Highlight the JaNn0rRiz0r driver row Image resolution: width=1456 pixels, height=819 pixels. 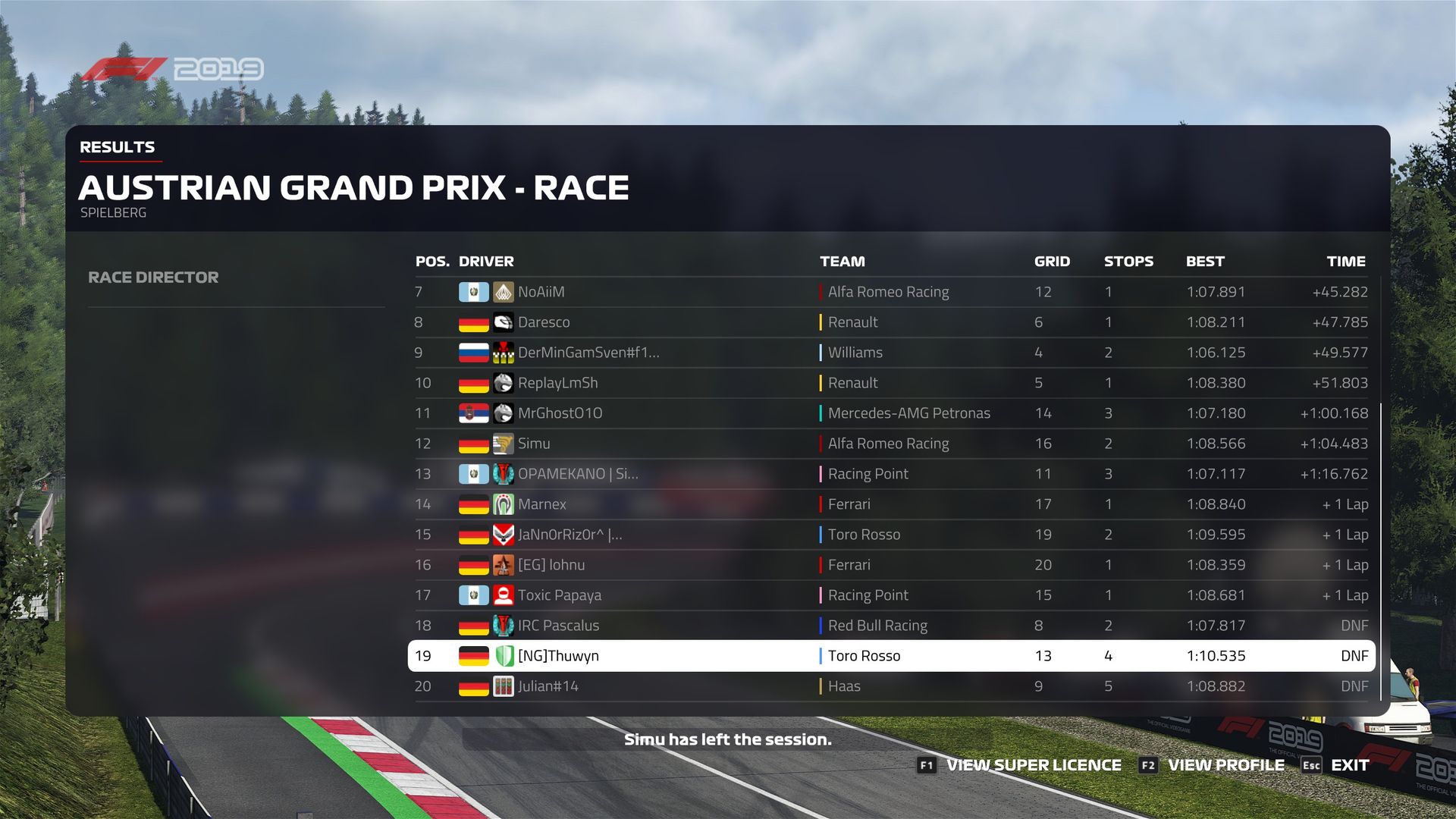(891, 535)
